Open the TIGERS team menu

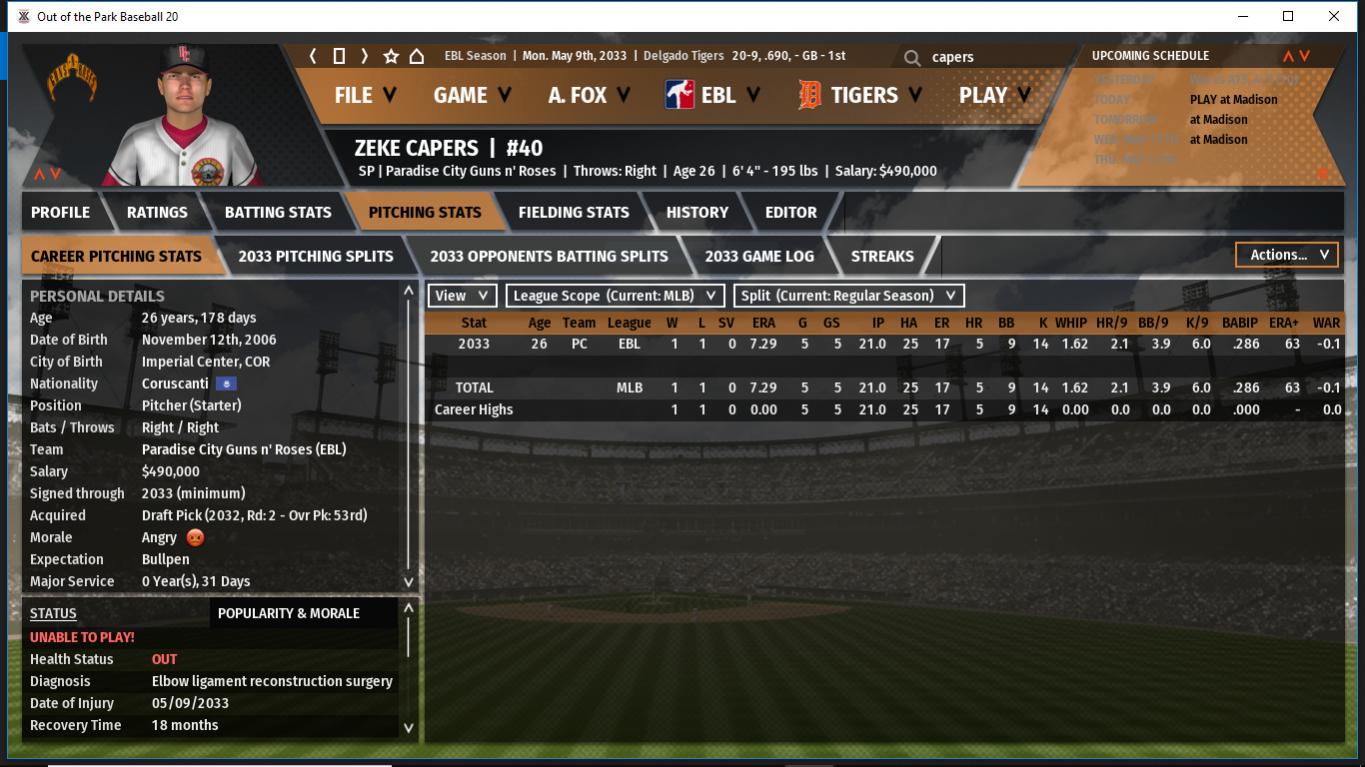[x=861, y=95]
